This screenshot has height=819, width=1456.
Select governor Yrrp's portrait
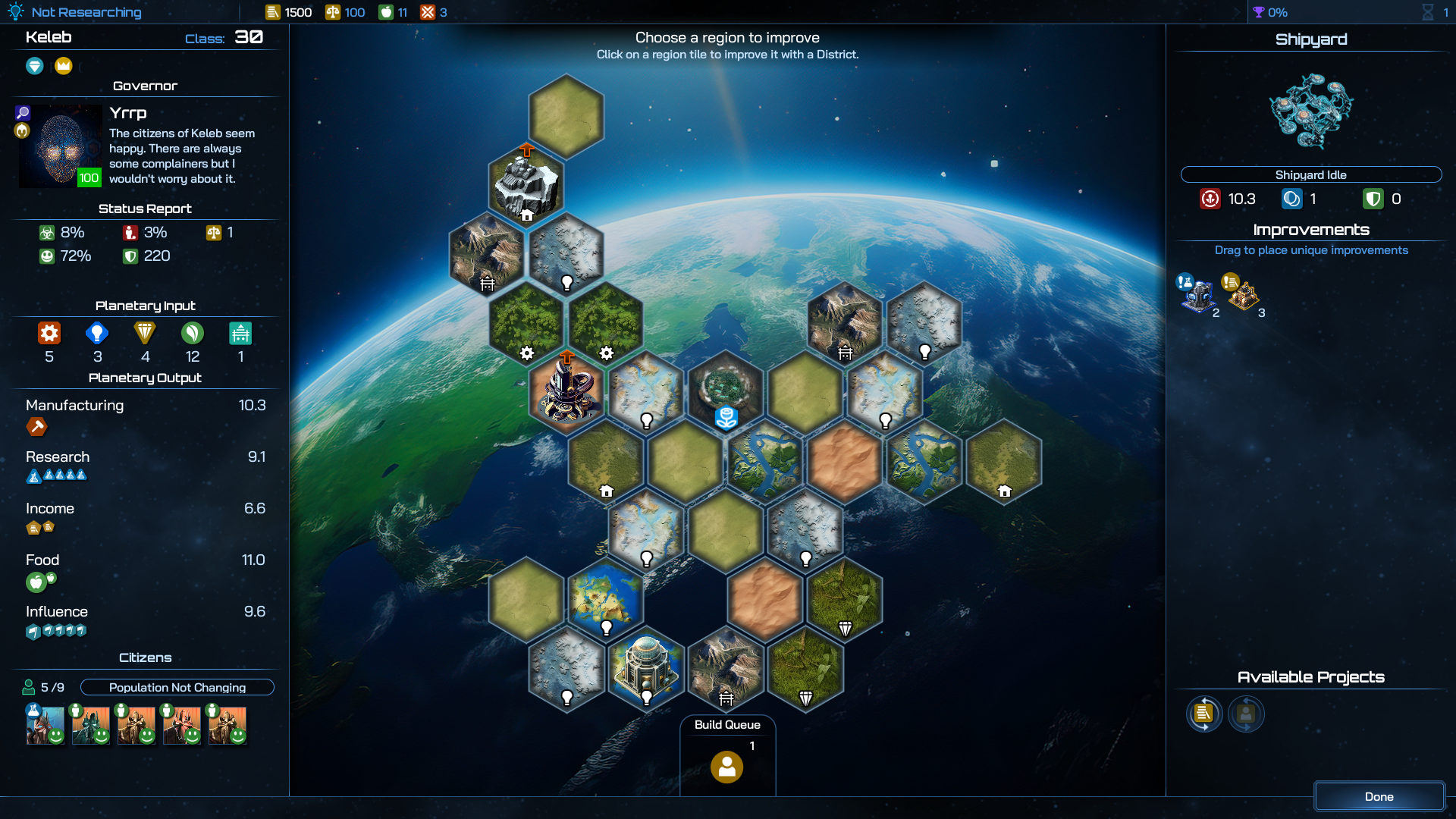click(x=60, y=146)
